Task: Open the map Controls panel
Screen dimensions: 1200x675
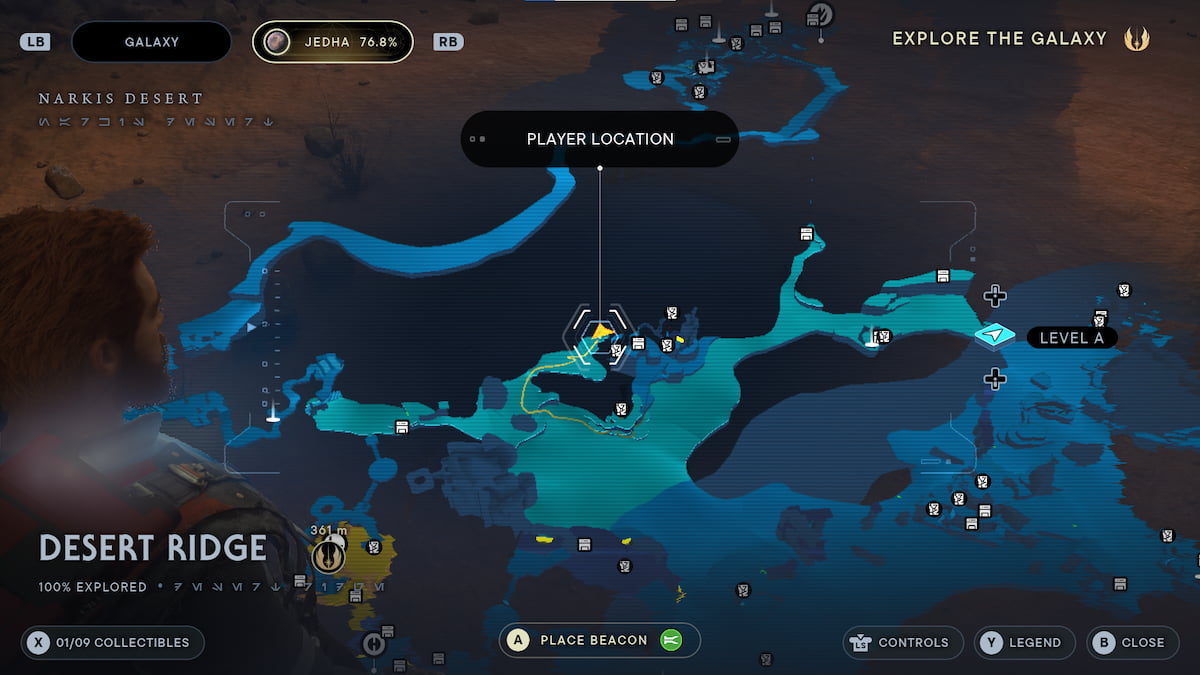Action: pos(903,642)
